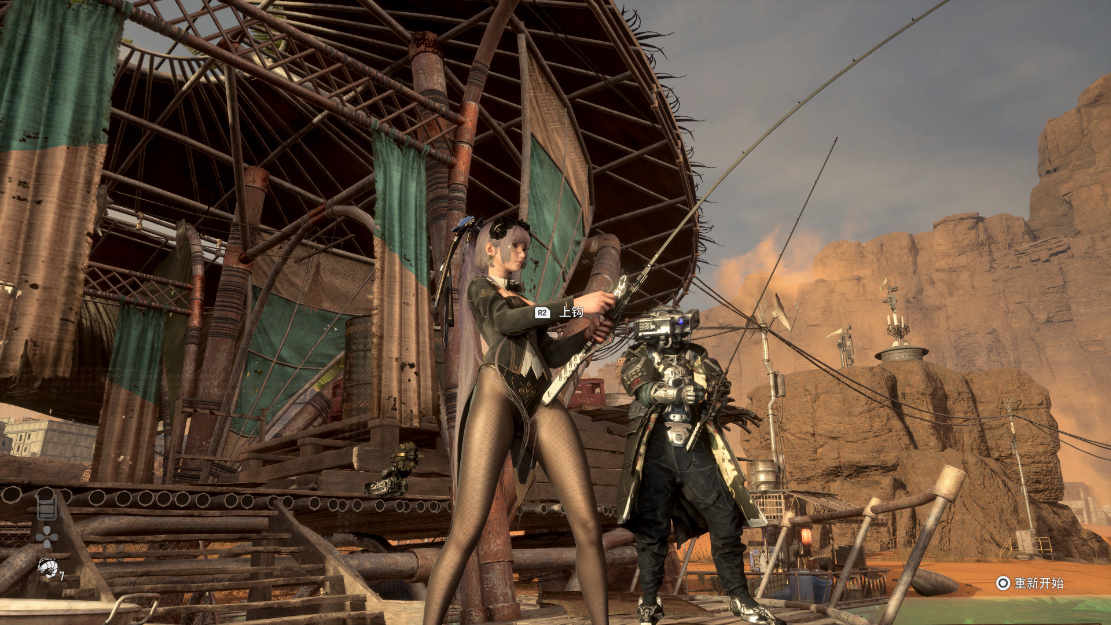This screenshot has width=1111, height=625.
Task: Select the shrimp bait item icon
Action: pos(46,568)
